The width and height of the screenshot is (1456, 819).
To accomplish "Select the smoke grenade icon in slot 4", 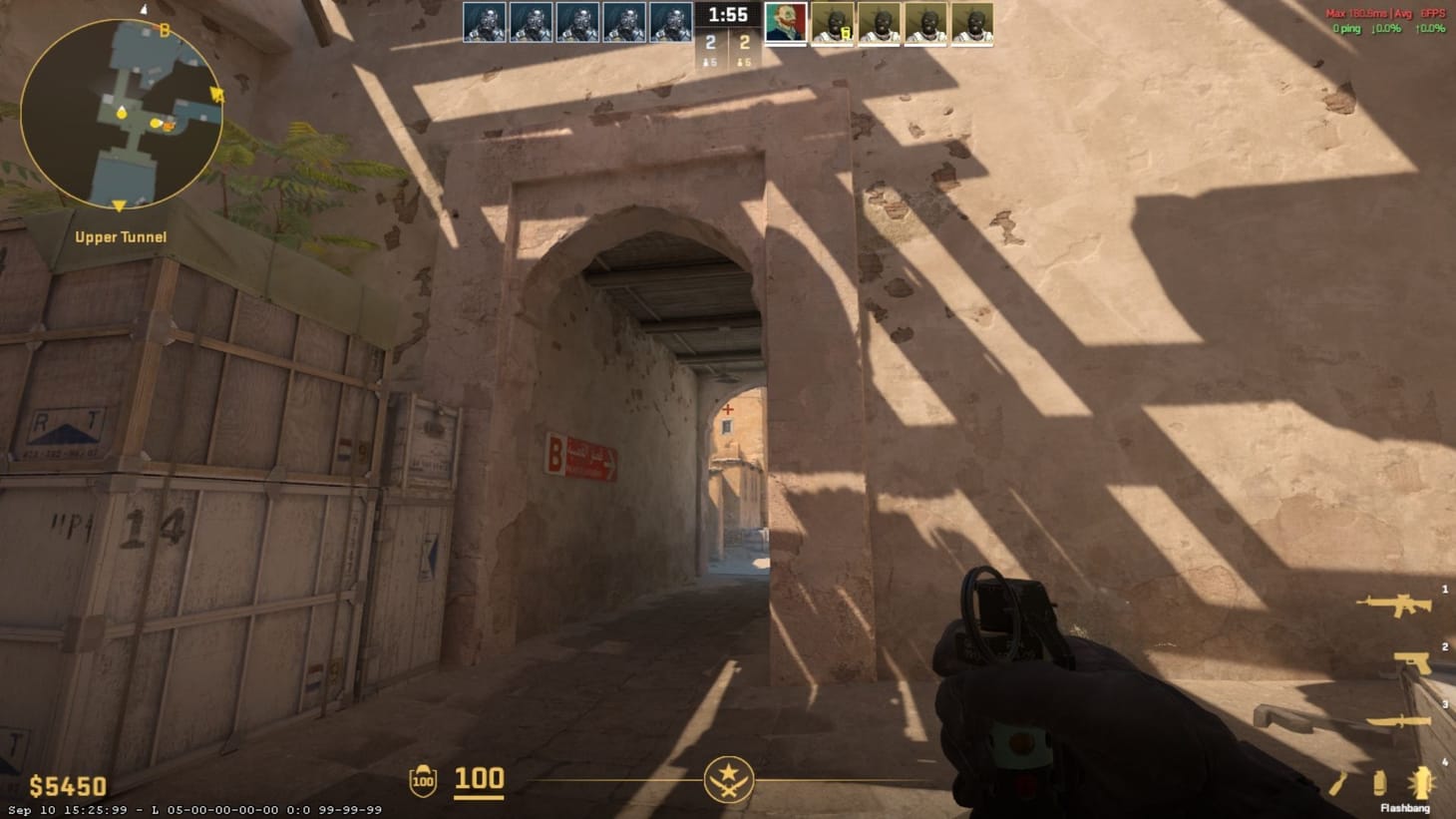I will click(x=1380, y=781).
